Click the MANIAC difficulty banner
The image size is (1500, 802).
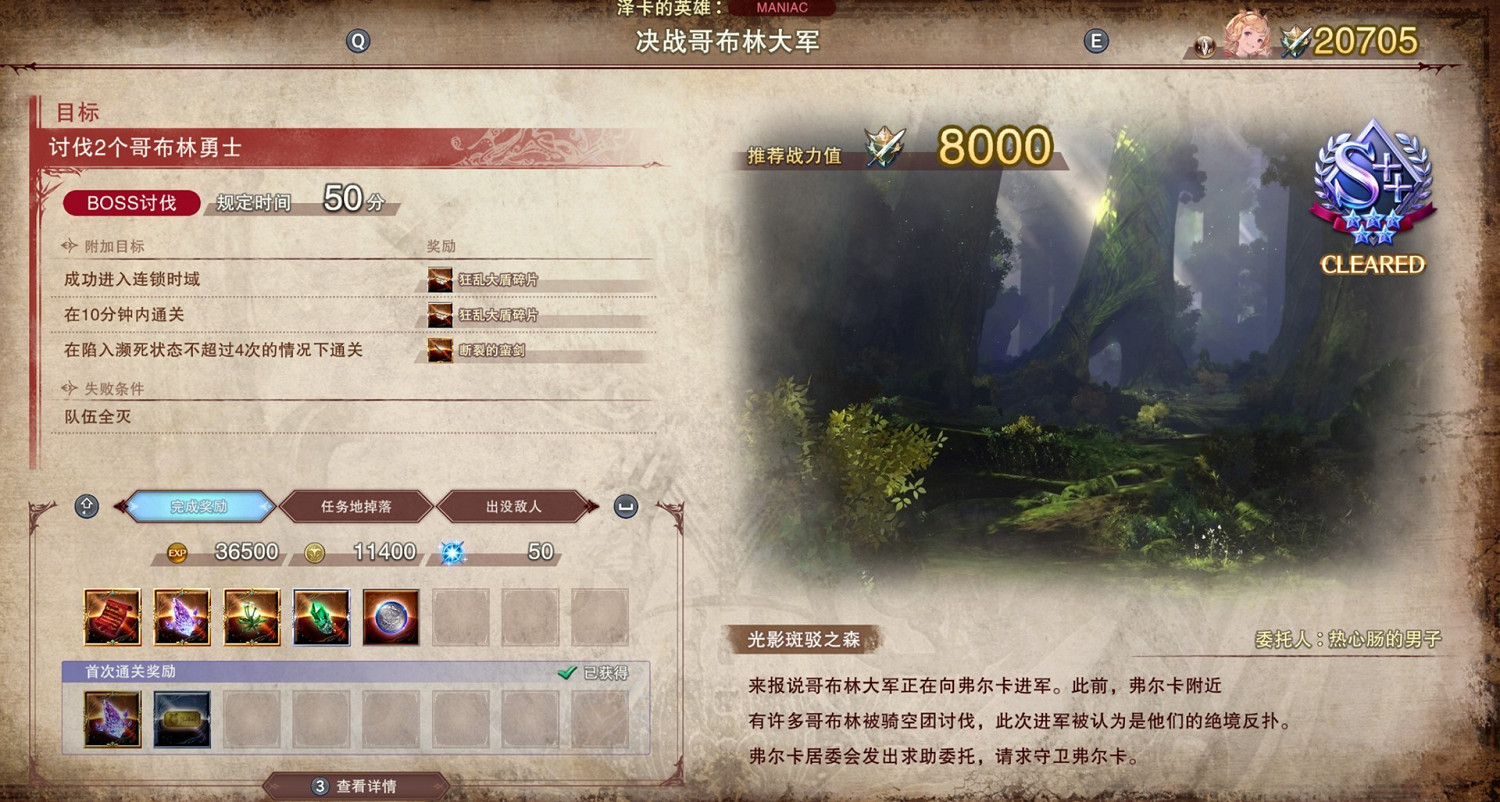tap(784, 8)
